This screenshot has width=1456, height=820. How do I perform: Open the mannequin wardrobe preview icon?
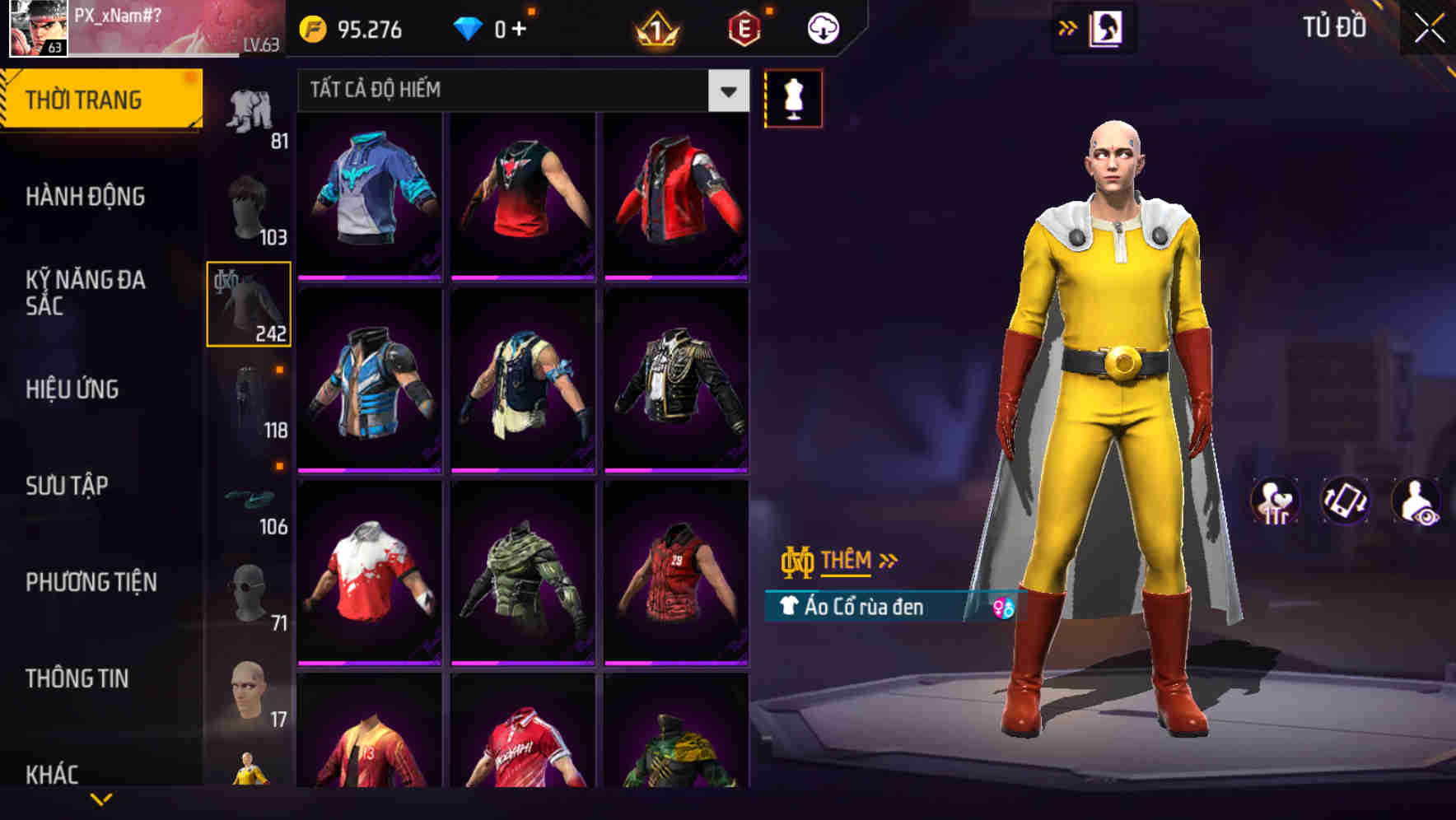[x=793, y=97]
